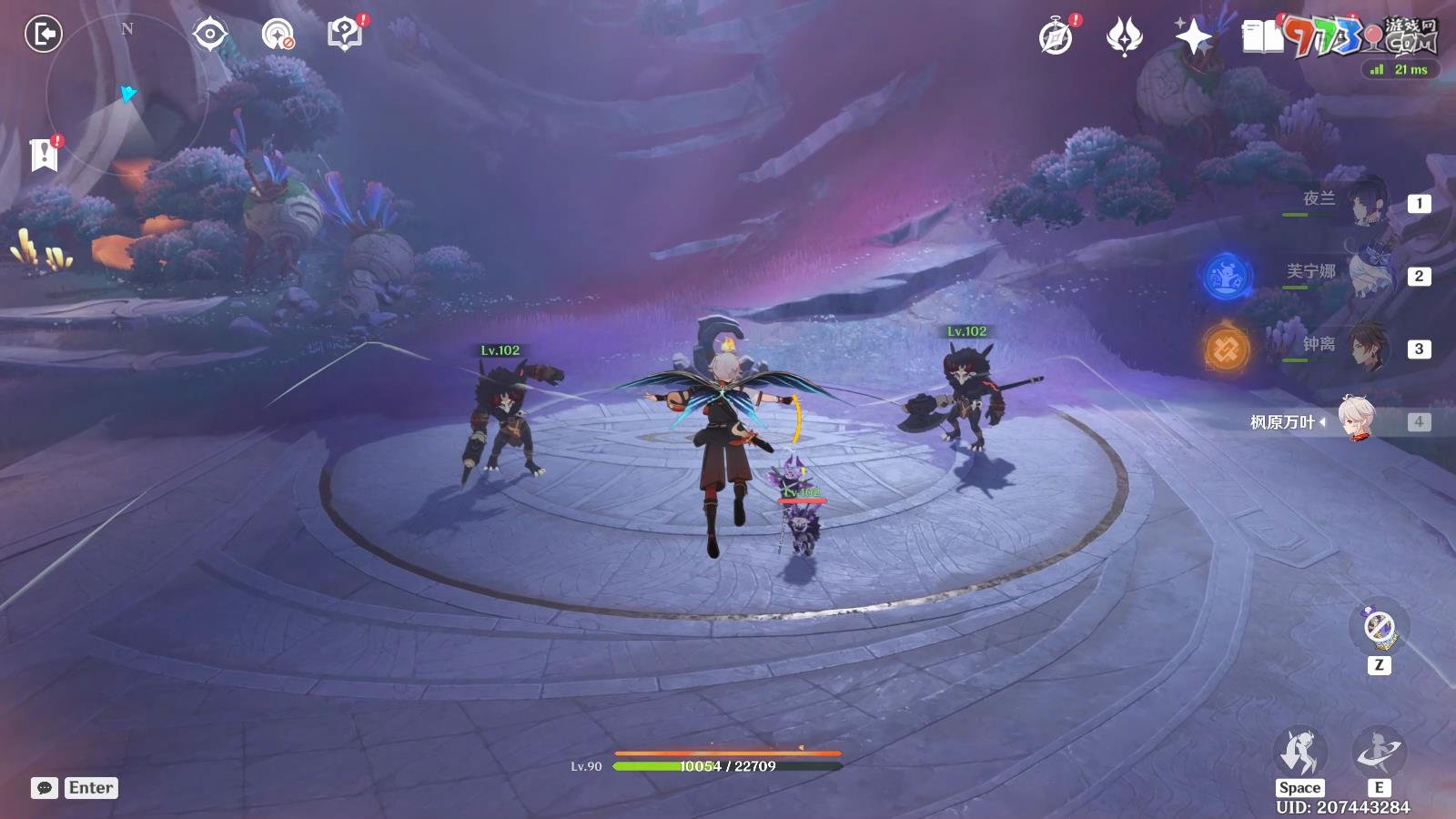Trigger the elemental skill icon above E

coord(1379,753)
